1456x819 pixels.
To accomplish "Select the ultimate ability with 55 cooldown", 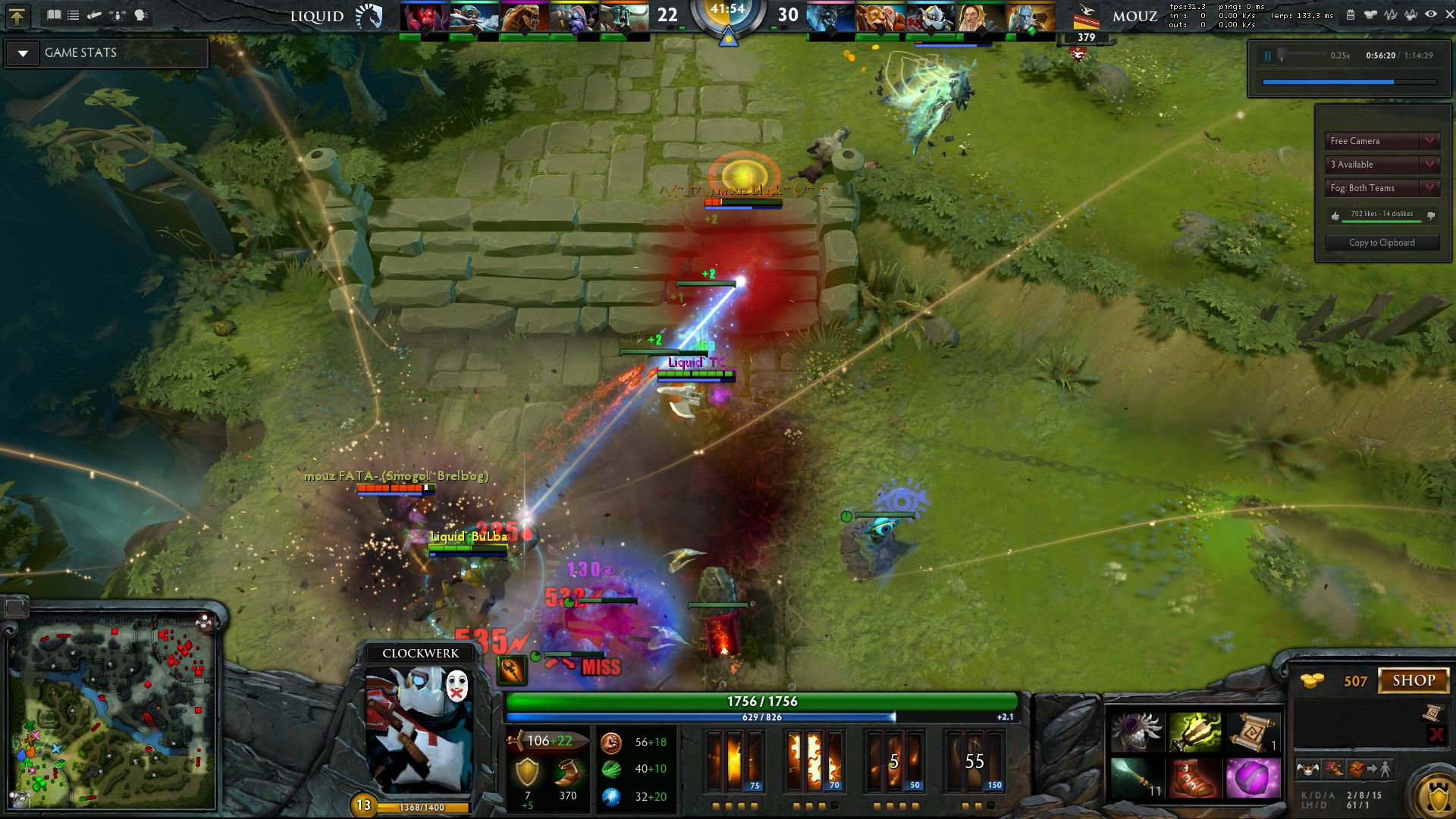I will pos(974,761).
